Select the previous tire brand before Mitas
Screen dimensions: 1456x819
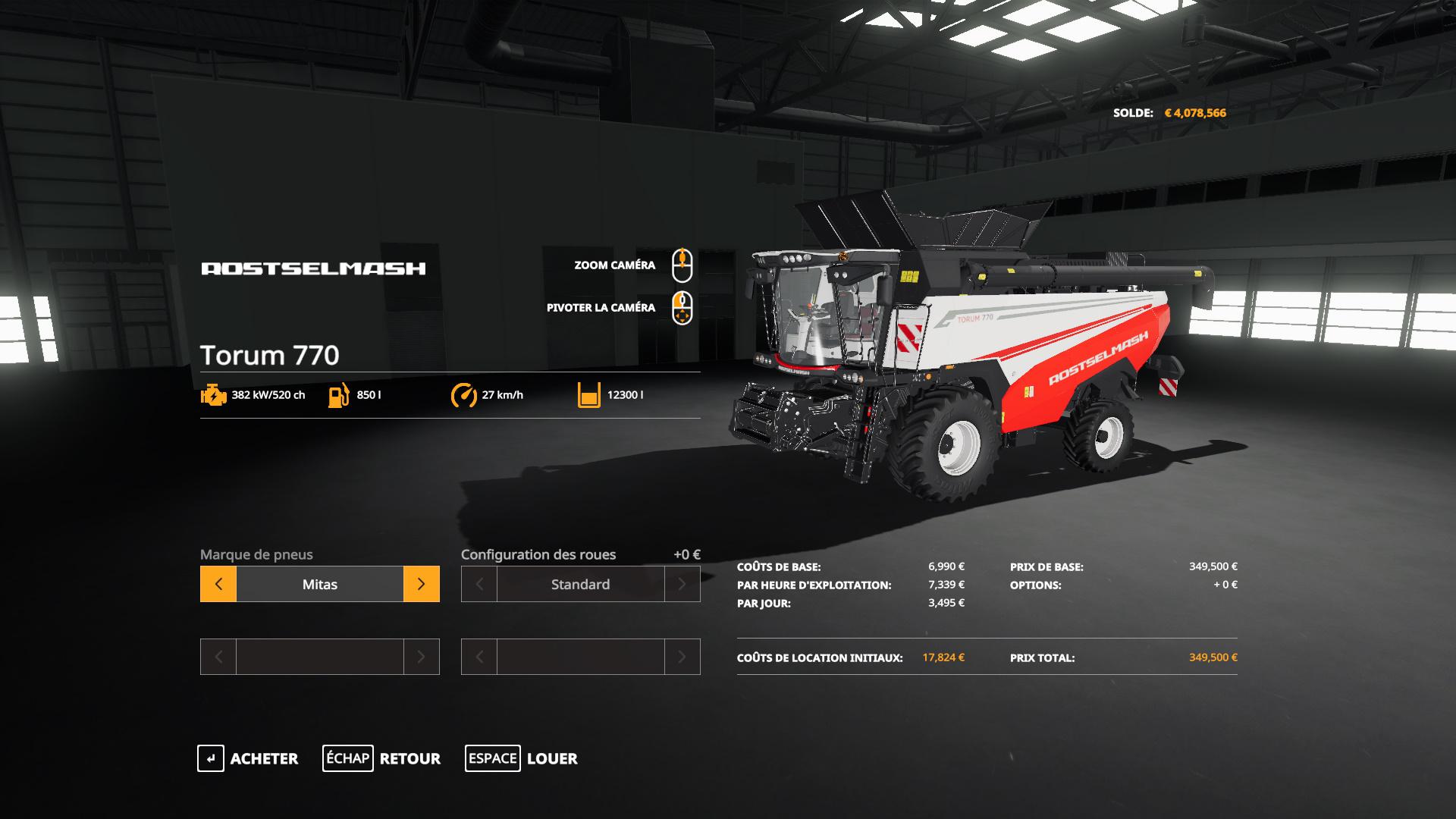pos(218,584)
